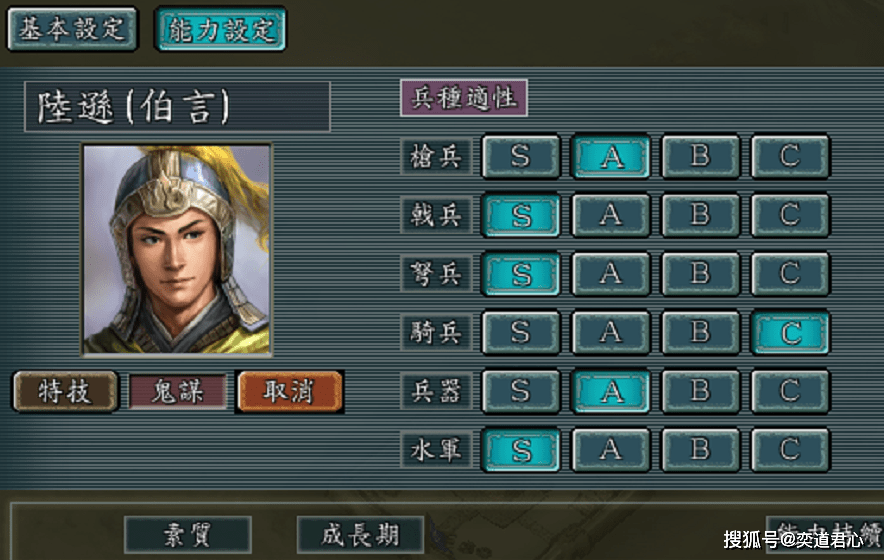
Task: Click Lu Xun's character portrait
Action: coord(177,249)
